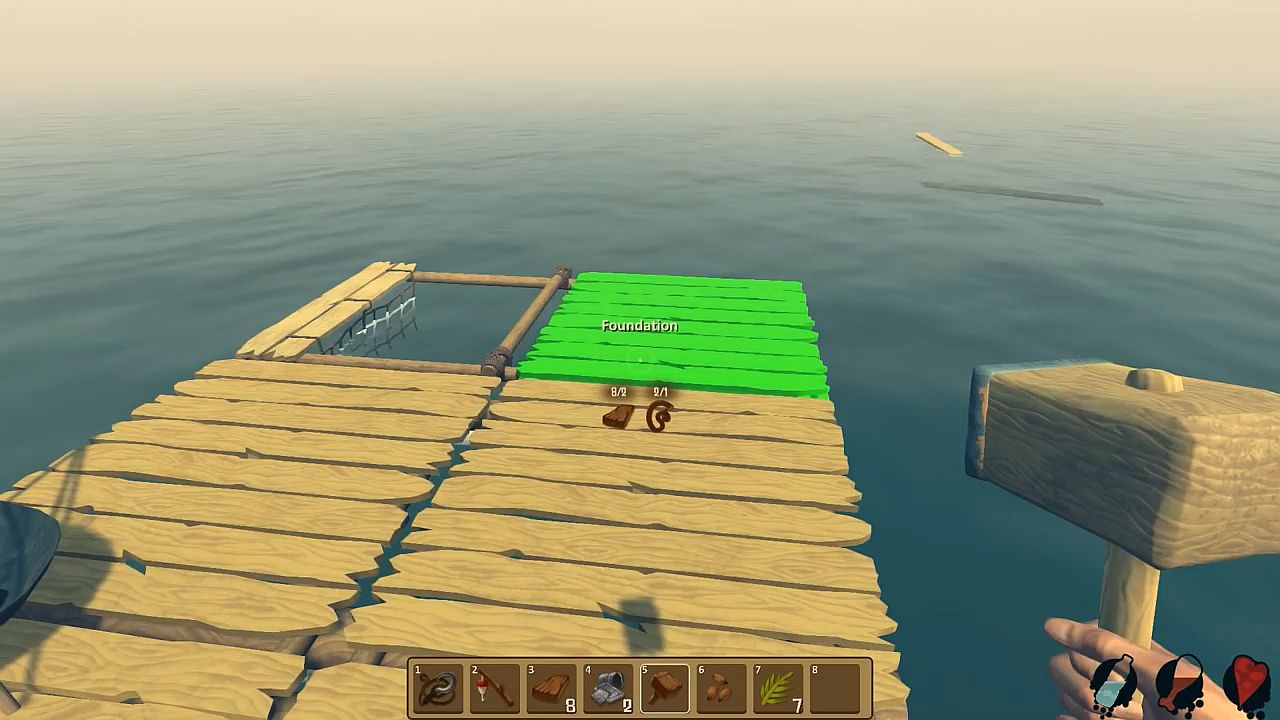Click the empty hotbar slot 8
This screenshot has width=1280, height=720.
(836, 688)
